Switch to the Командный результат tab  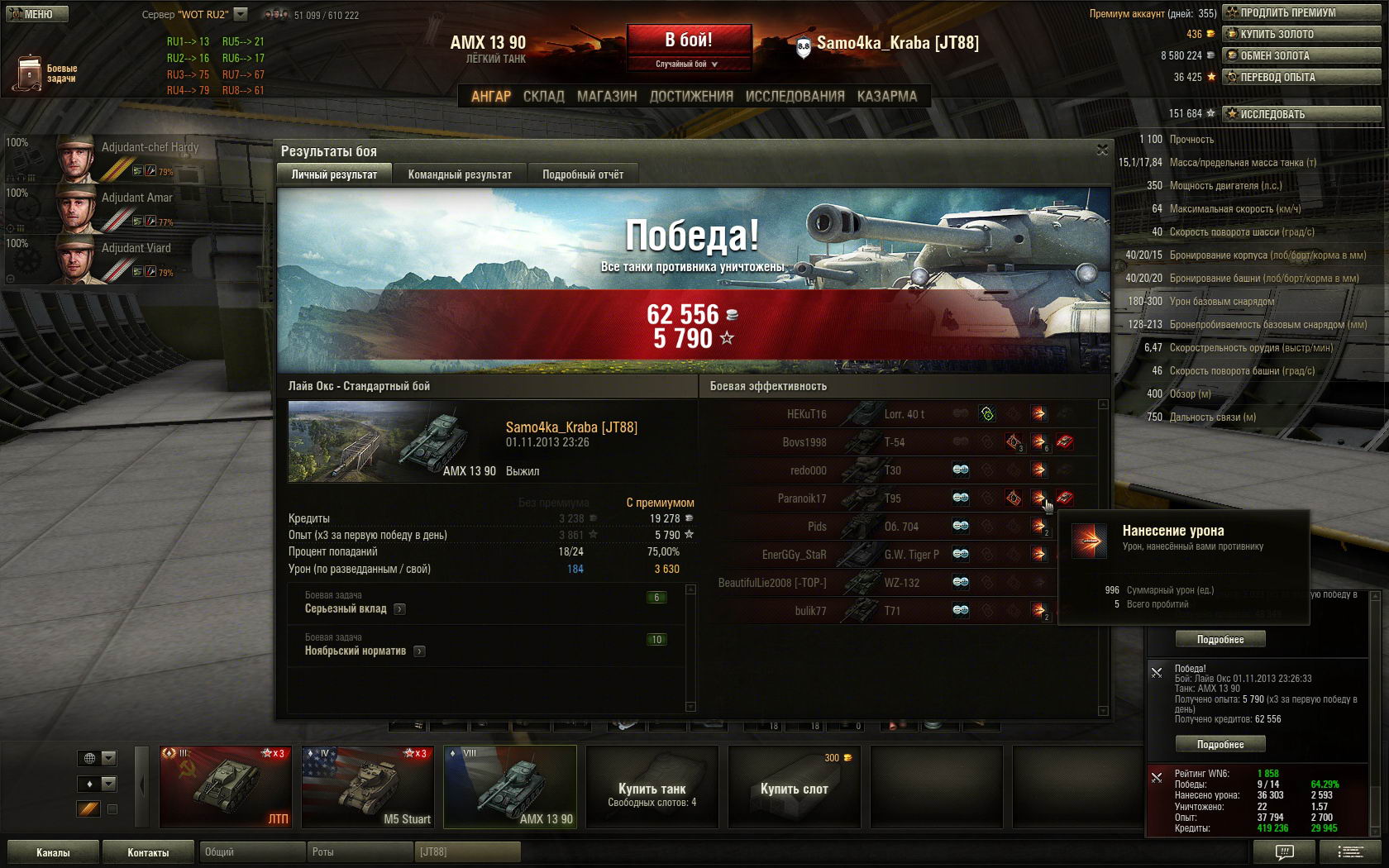click(x=460, y=174)
